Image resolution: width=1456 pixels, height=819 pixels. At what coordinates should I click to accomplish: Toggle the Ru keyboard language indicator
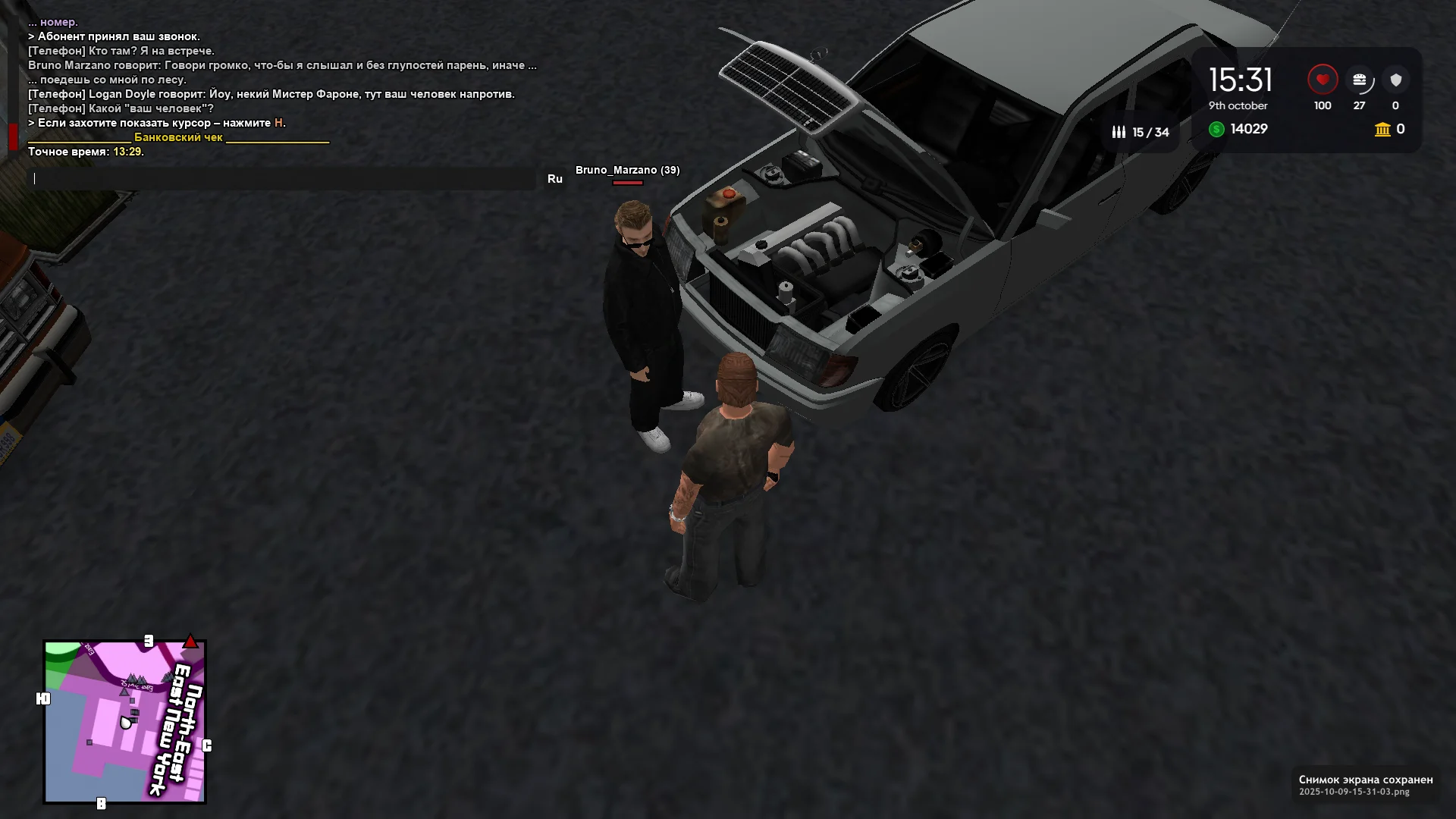click(556, 177)
